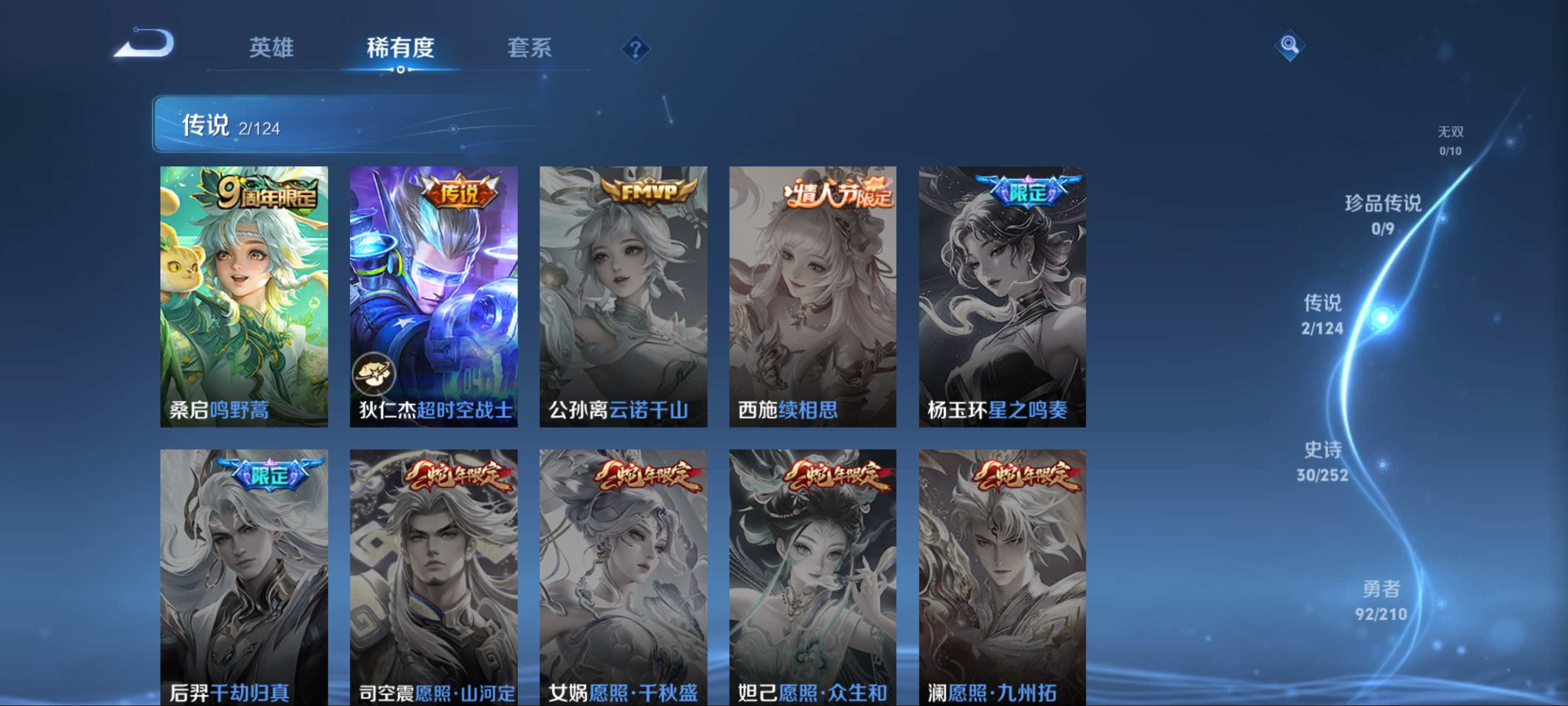
Task: Open the 澜 愿照·九州拓 skin card
Action: click(x=1002, y=577)
